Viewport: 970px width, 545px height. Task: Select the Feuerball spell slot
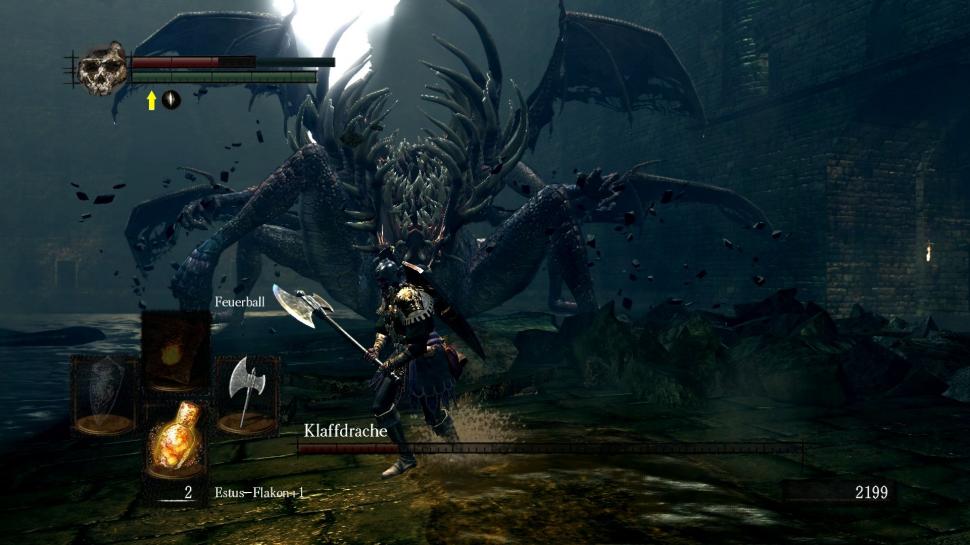point(175,350)
